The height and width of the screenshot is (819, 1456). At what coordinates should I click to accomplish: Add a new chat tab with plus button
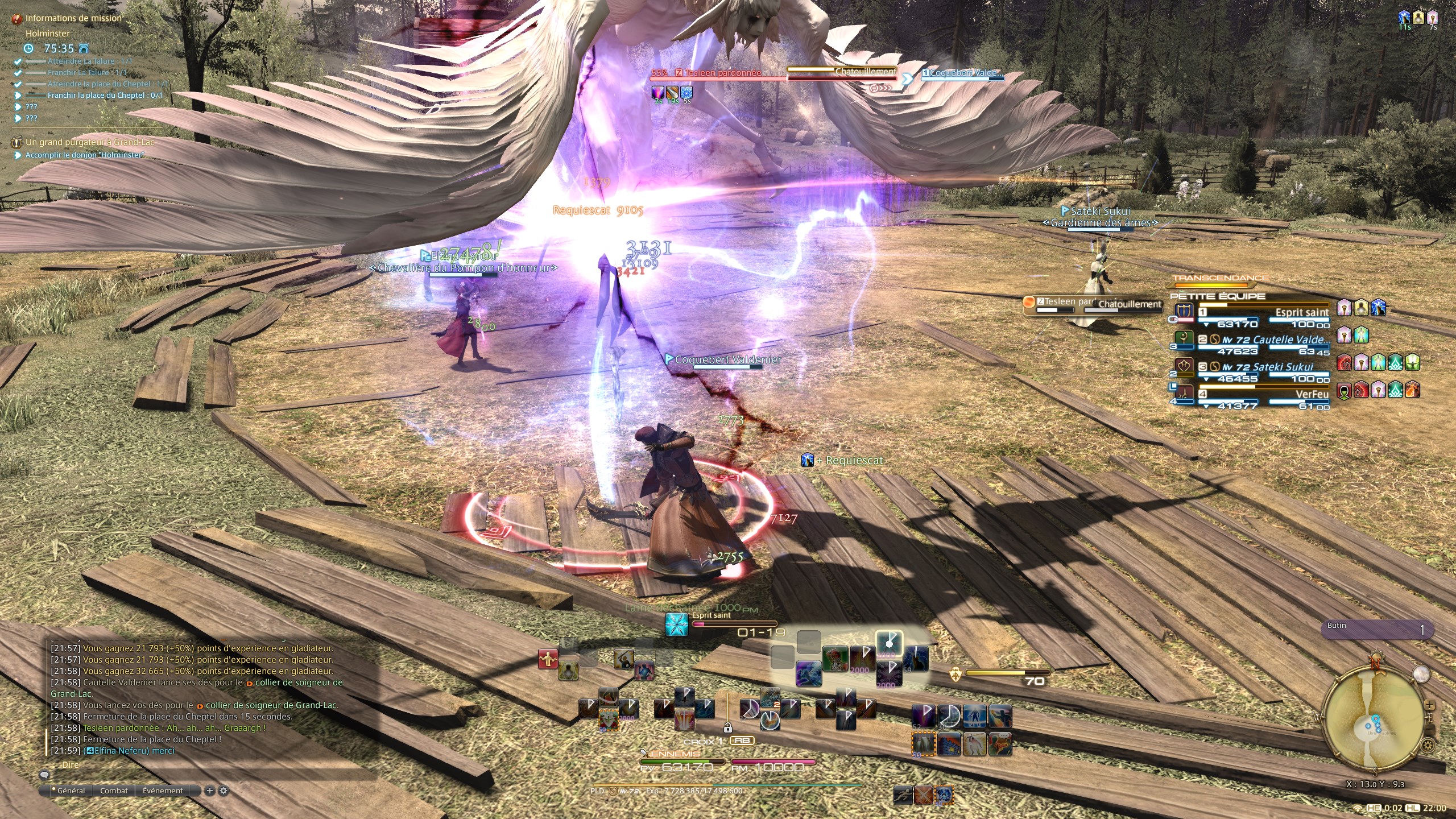pyautogui.click(x=210, y=791)
